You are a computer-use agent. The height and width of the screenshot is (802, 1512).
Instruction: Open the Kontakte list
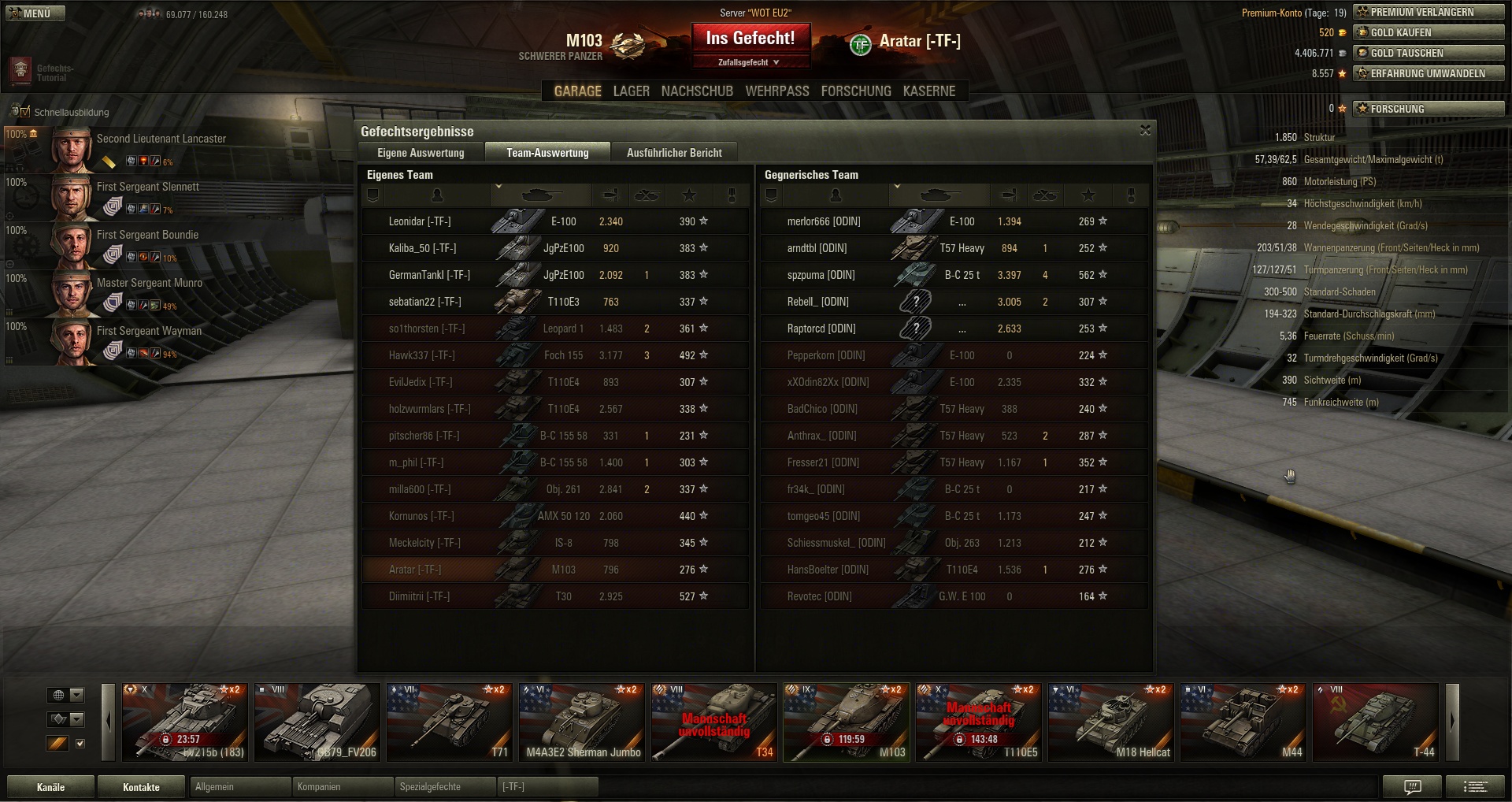pos(141,787)
